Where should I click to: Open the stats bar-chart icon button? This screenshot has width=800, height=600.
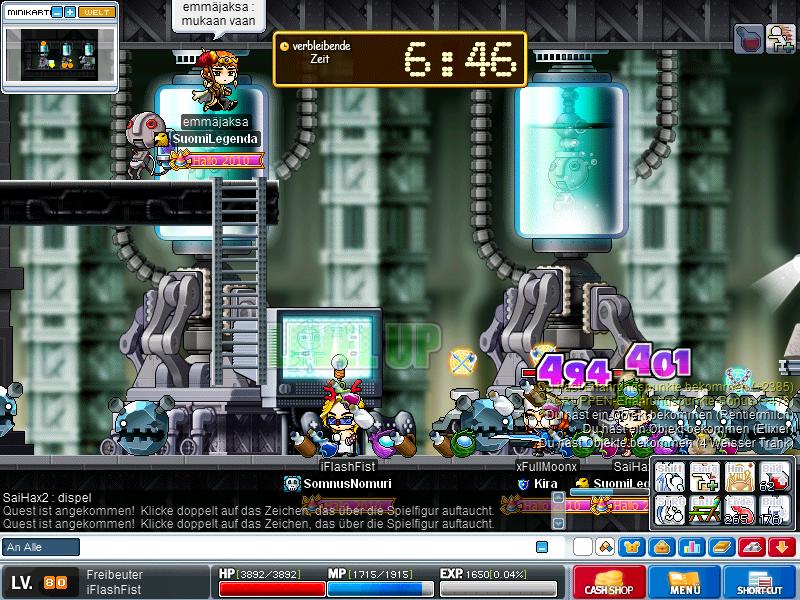click(692, 547)
